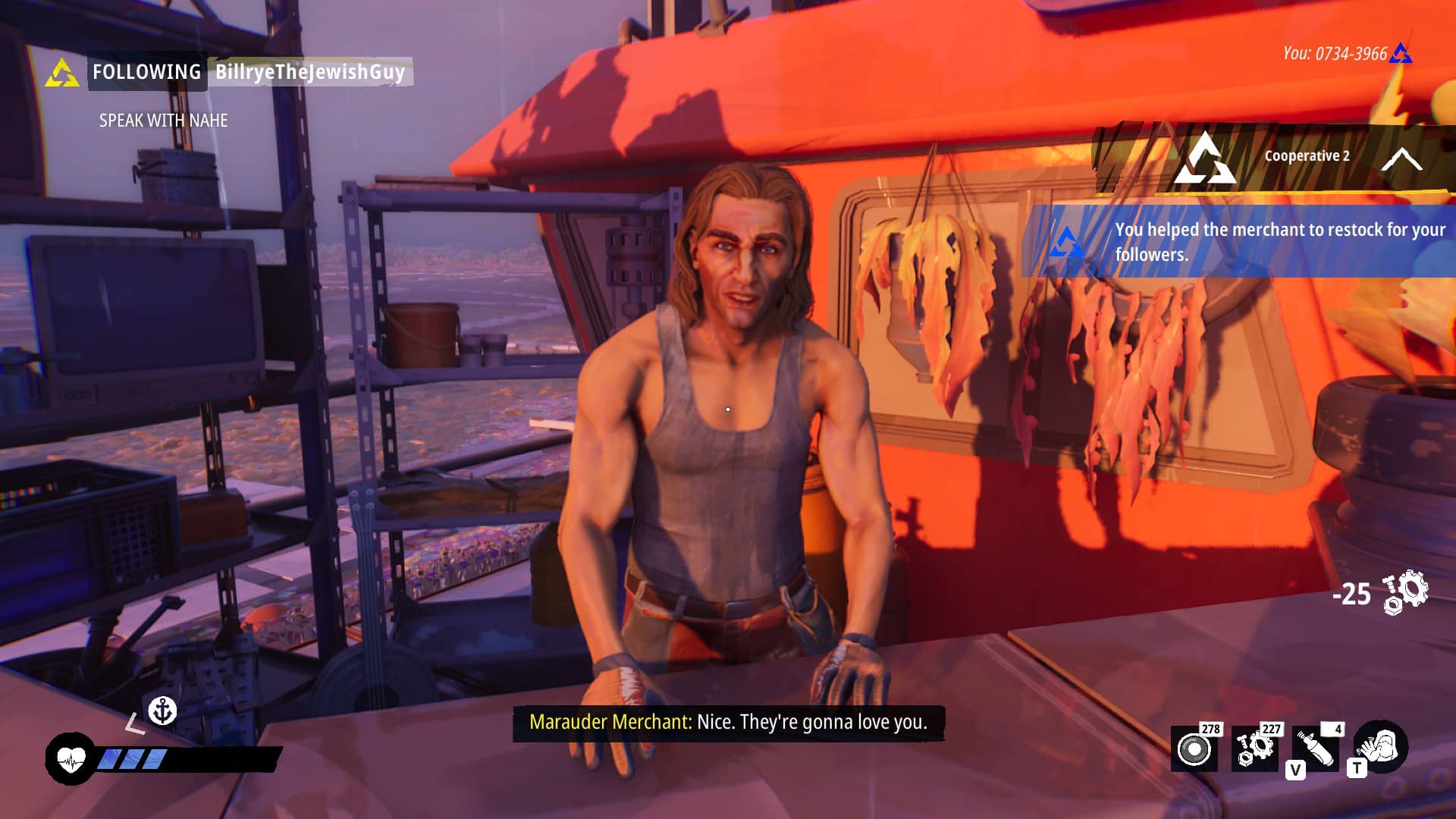The width and height of the screenshot is (1456, 819).
Task: Select the gears and bolts scrap slot
Action: click(x=1254, y=749)
